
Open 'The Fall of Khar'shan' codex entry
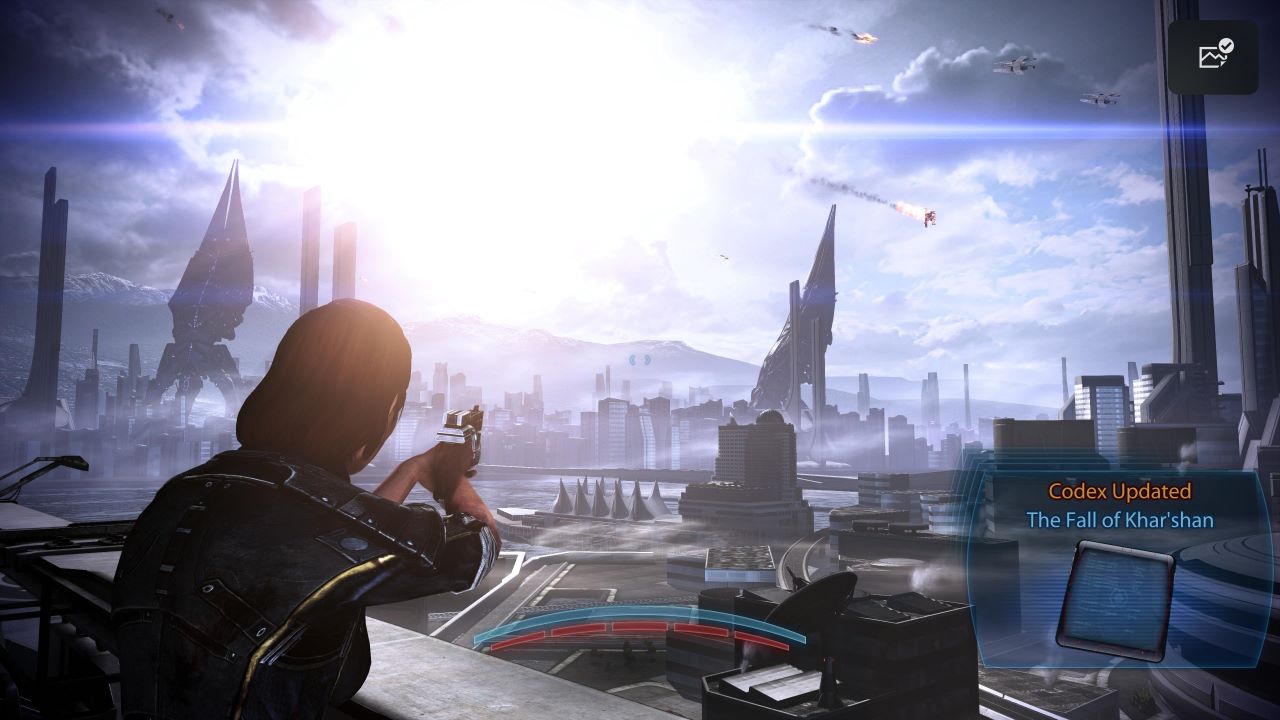[1120, 520]
